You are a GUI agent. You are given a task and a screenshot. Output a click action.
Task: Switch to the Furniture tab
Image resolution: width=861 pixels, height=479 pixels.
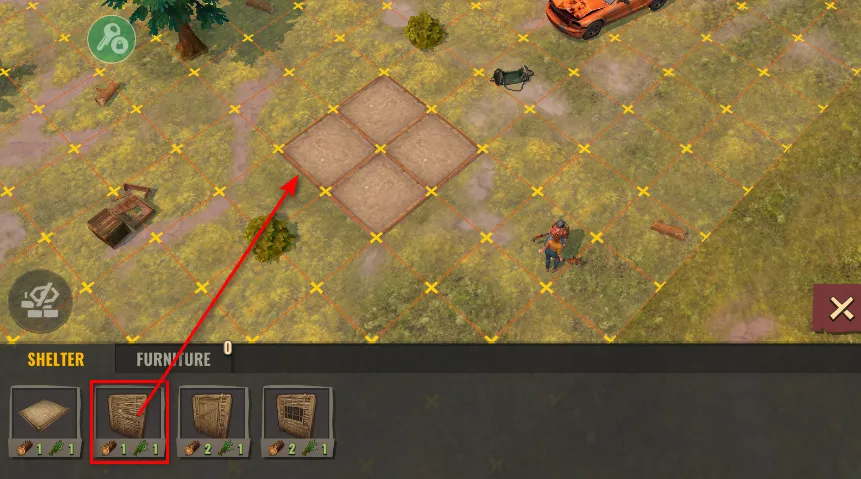point(173,359)
